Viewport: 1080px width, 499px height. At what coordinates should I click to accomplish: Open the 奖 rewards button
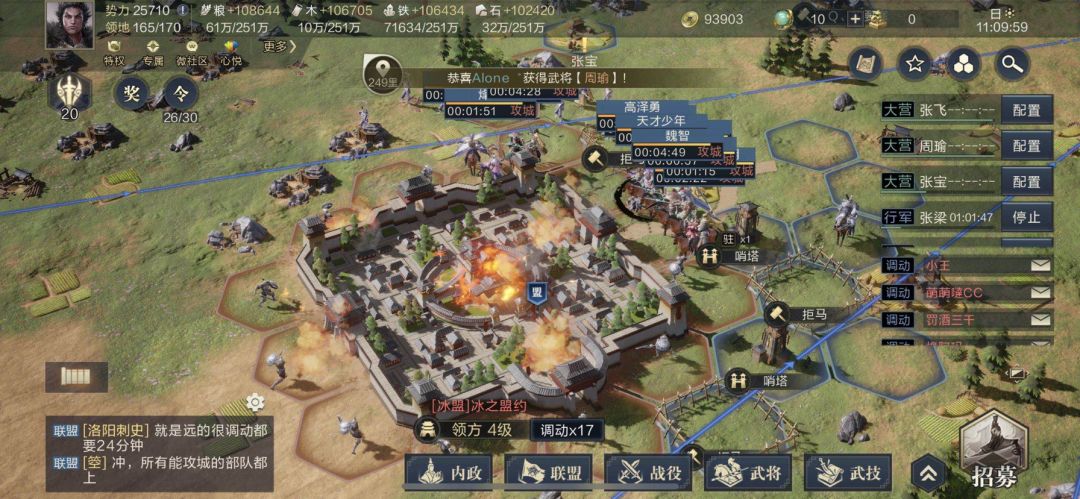coord(131,94)
